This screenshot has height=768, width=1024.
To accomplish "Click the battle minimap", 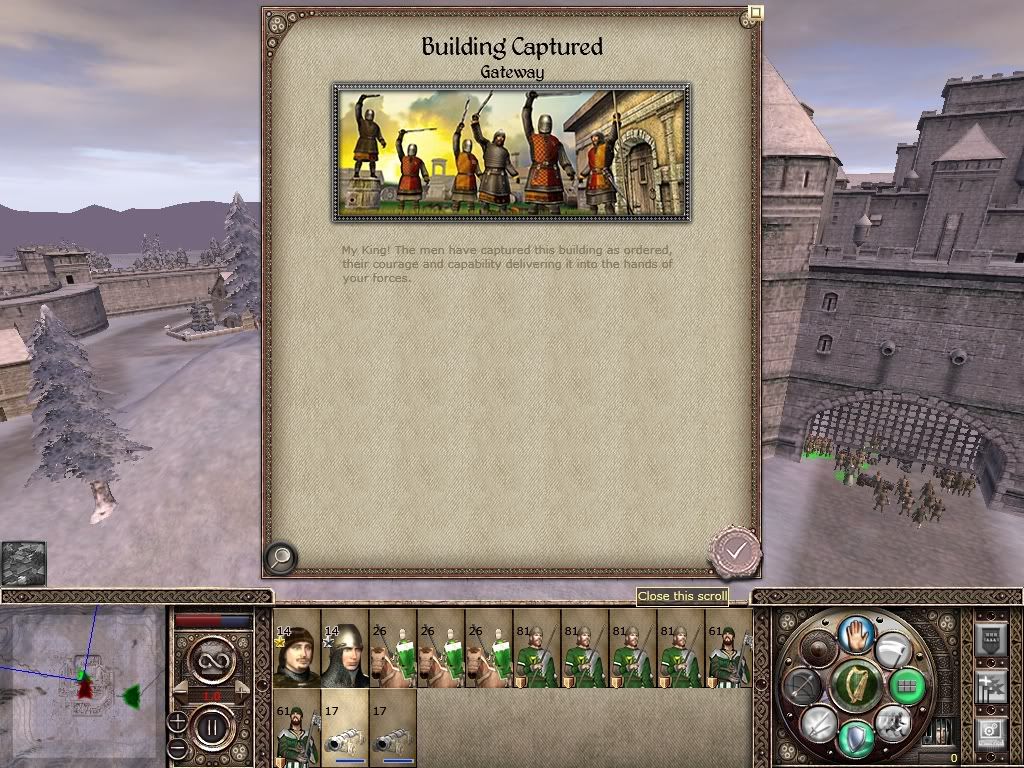I will pyautogui.click(x=82, y=684).
